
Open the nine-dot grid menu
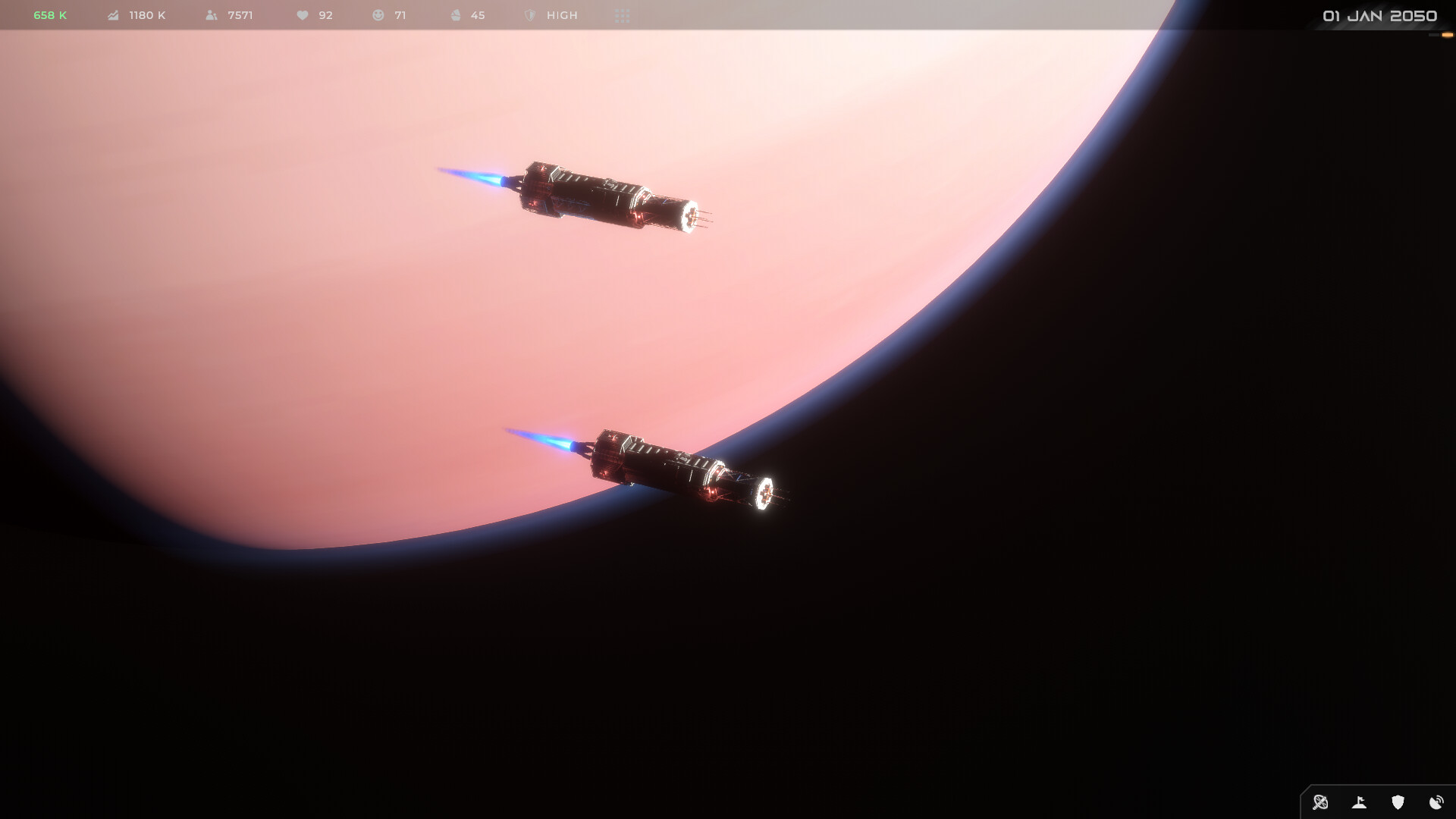(x=622, y=15)
